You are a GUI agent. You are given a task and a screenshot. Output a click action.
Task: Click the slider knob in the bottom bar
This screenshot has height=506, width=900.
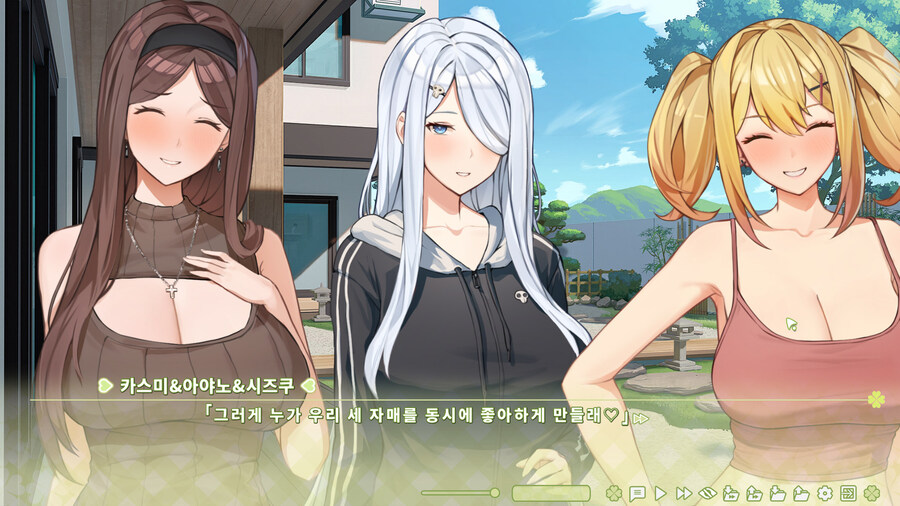coord(494,493)
